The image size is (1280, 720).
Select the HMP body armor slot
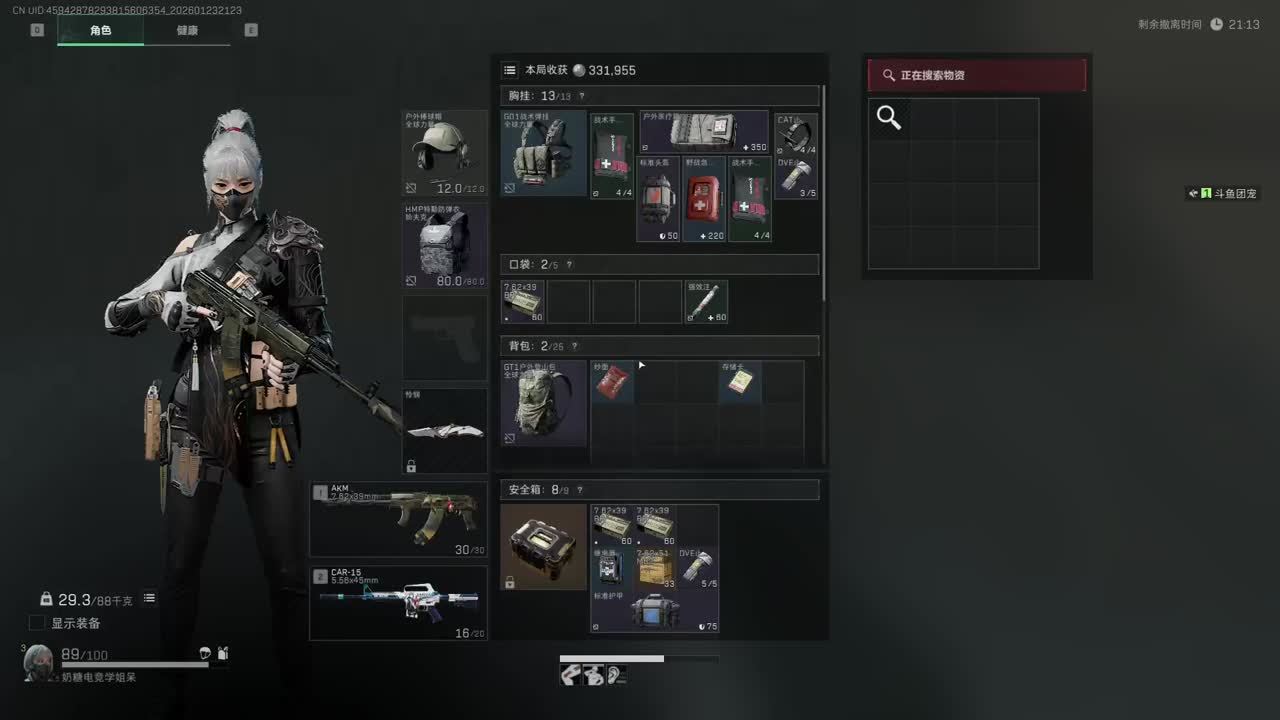(x=445, y=246)
